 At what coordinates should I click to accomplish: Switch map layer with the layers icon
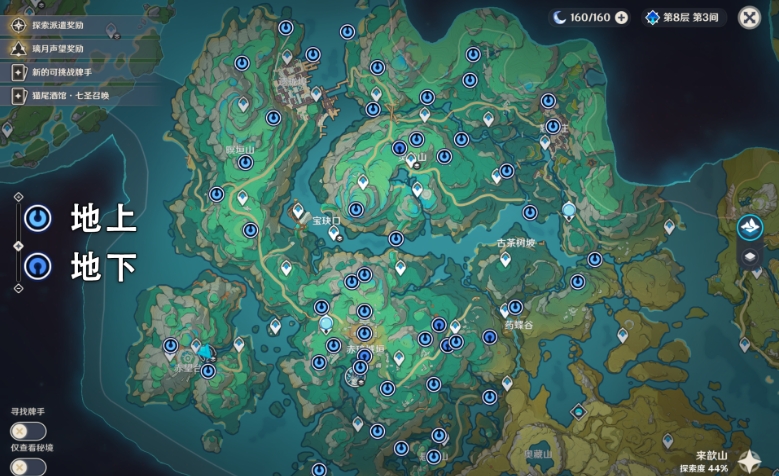click(749, 256)
